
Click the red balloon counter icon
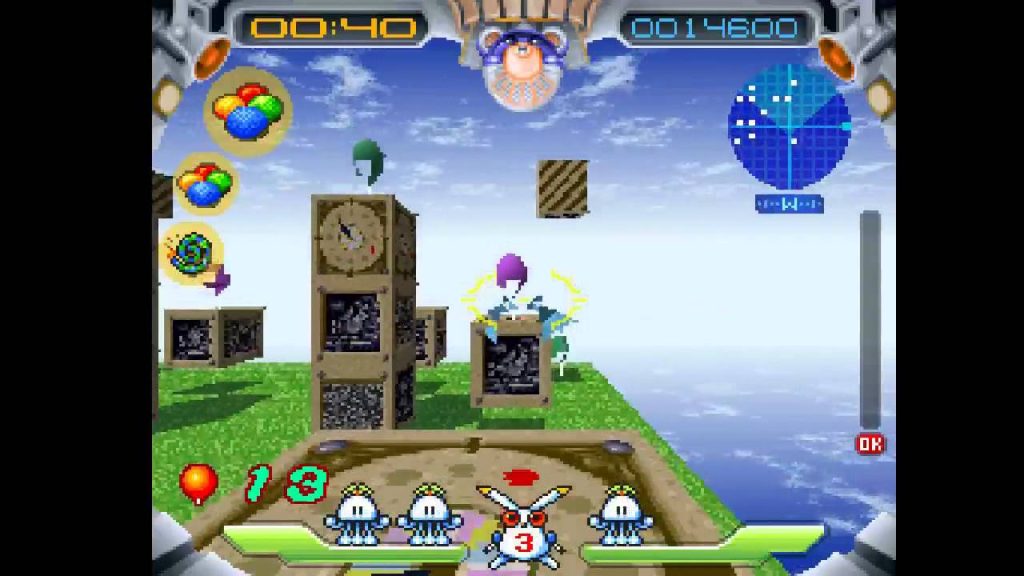(198, 484)
